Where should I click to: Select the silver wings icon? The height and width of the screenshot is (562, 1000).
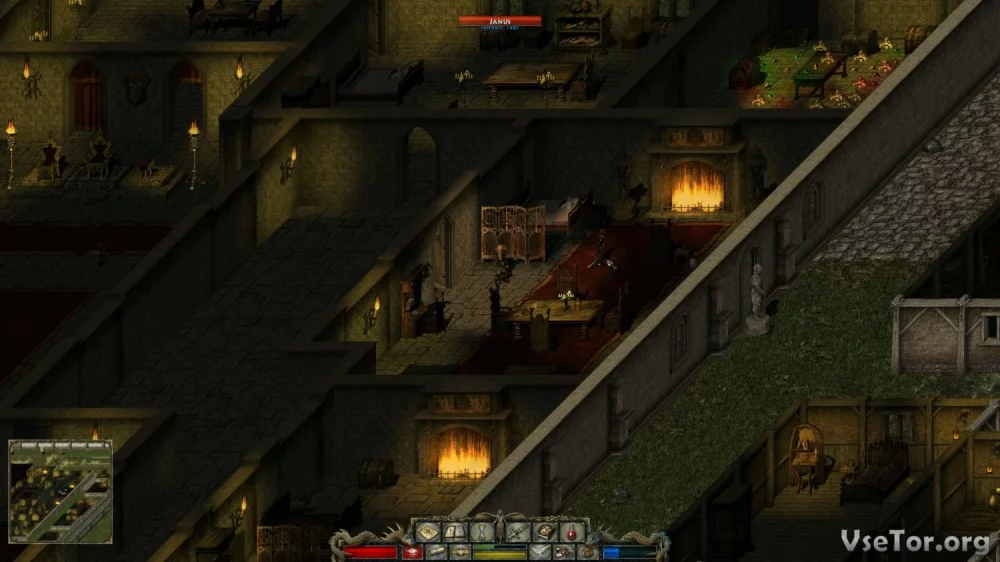coord(539,552)
